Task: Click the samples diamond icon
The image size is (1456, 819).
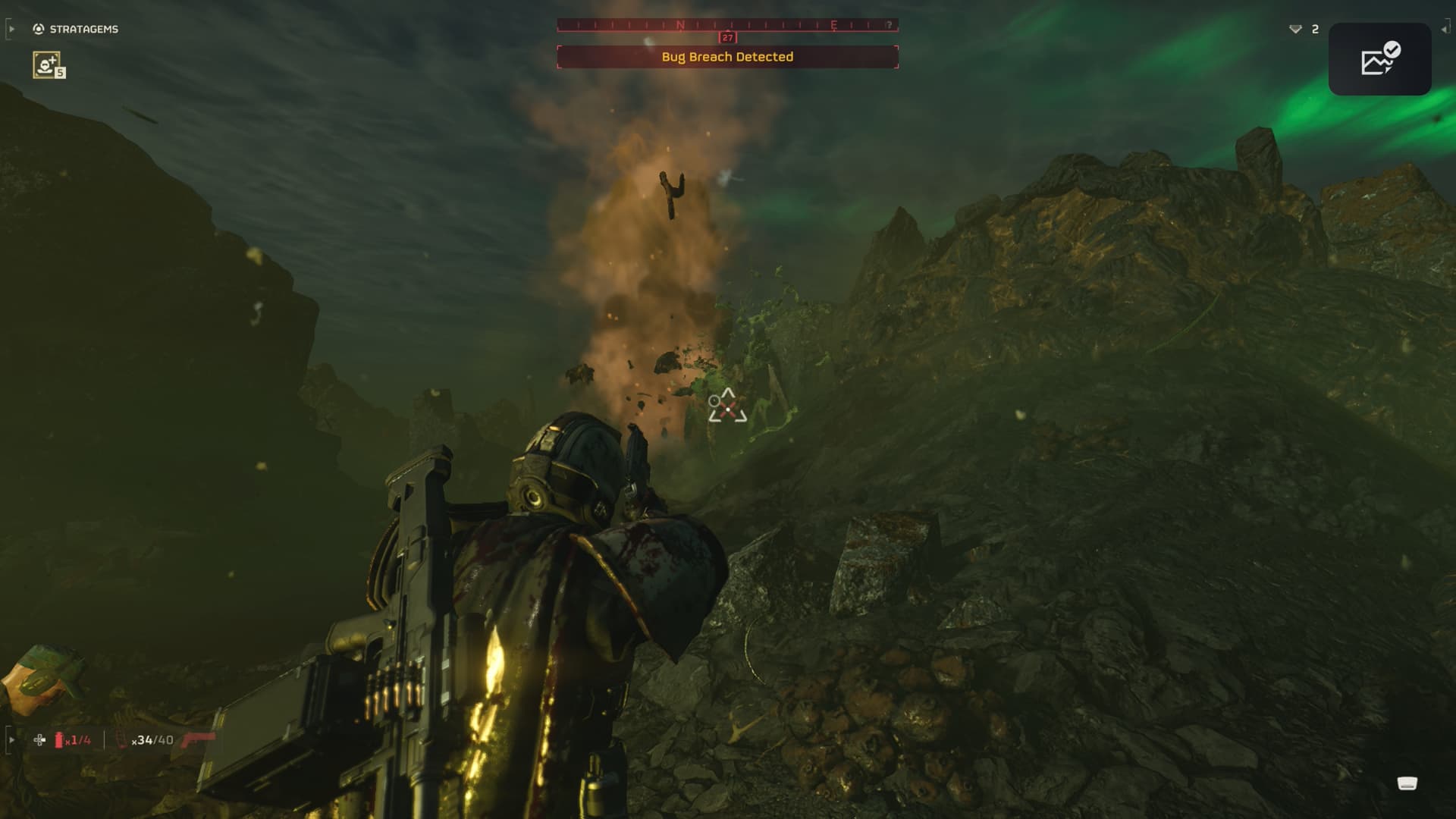Action: click(x=1295, y=29)
